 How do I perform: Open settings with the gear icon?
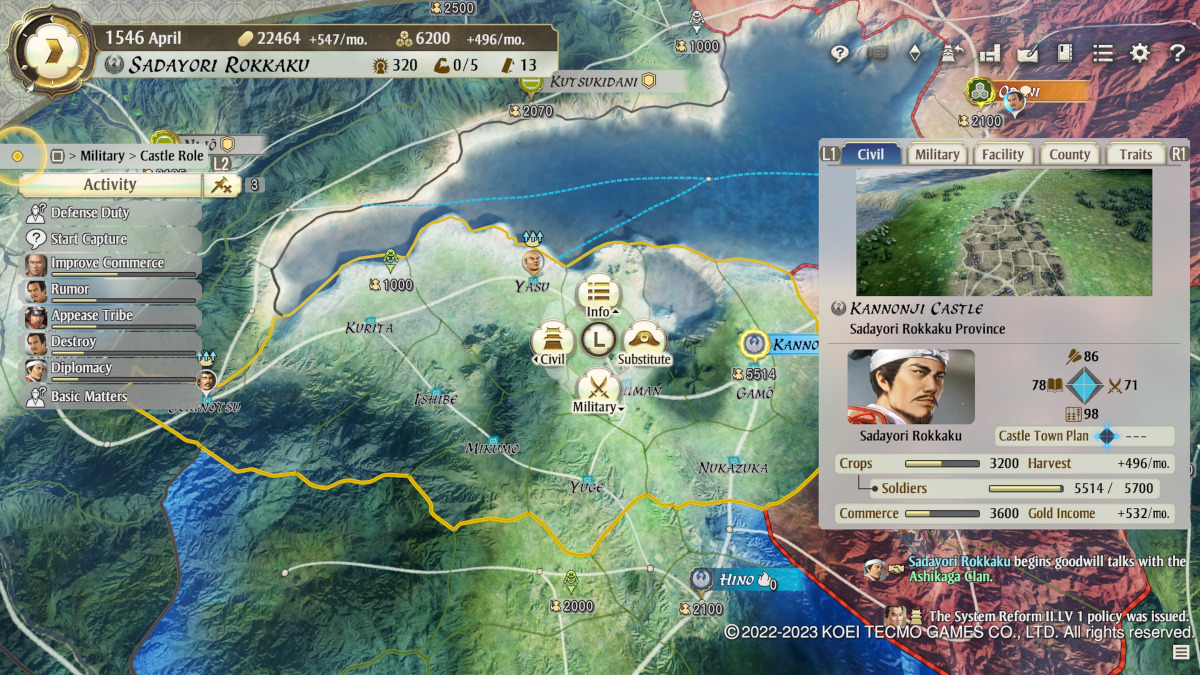[1140, 54]
